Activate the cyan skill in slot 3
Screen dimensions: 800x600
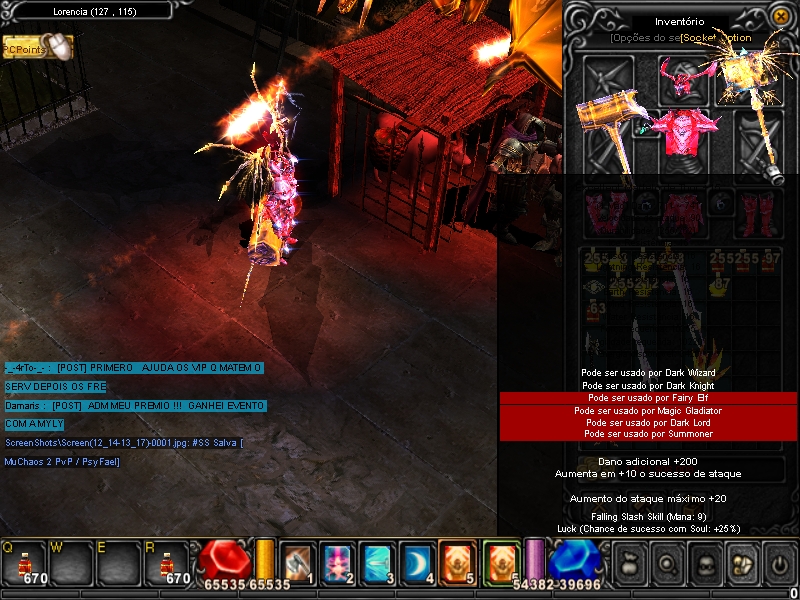(376, 563)
